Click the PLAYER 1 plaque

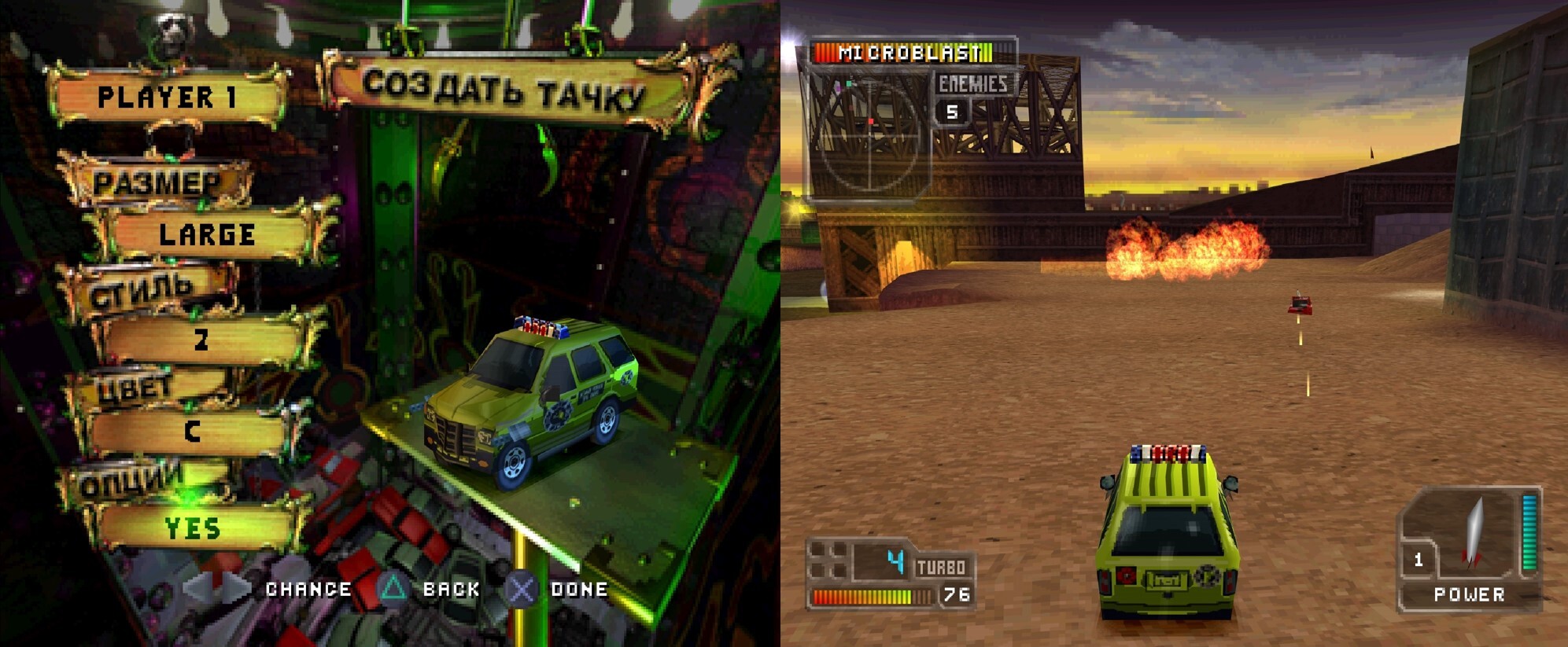[166, 97]
